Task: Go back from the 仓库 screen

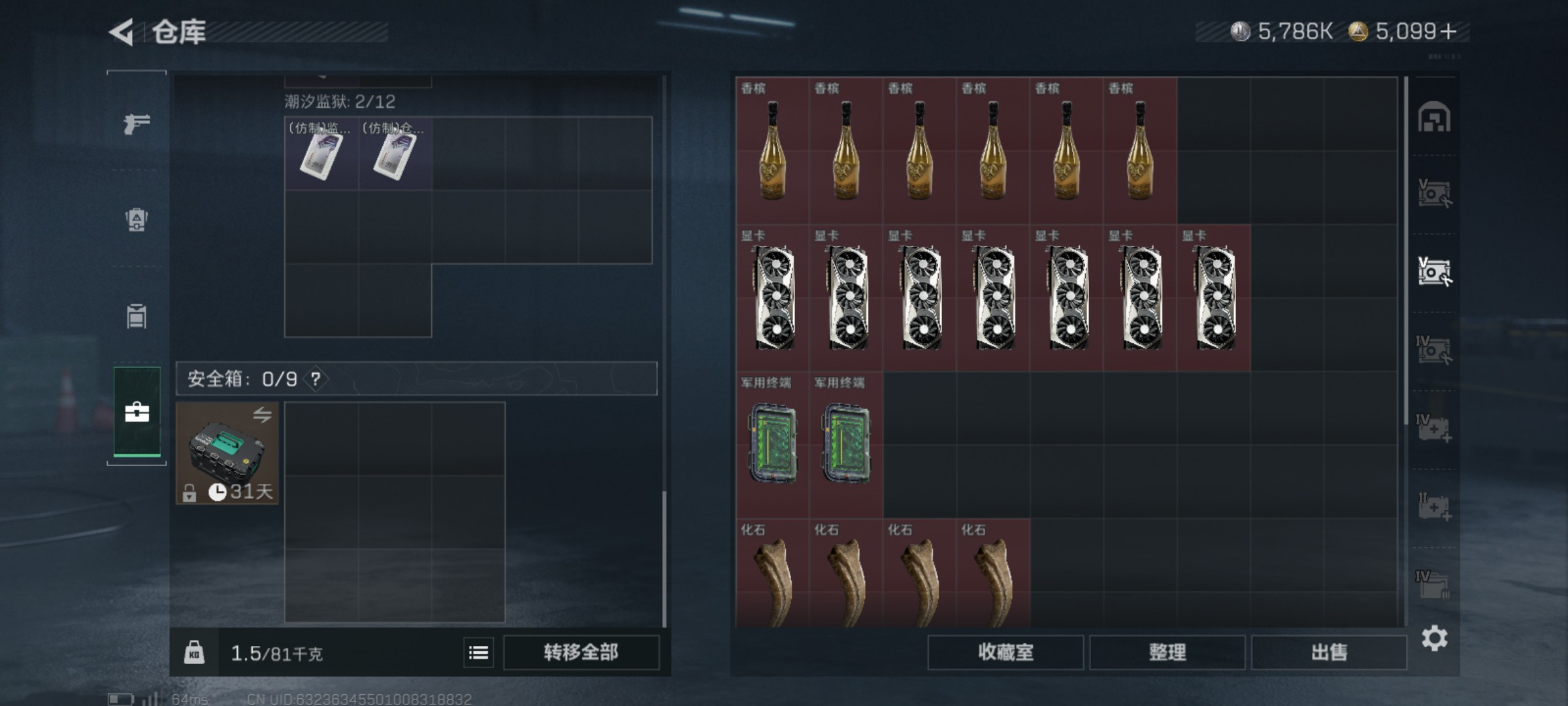Action: 122,32
